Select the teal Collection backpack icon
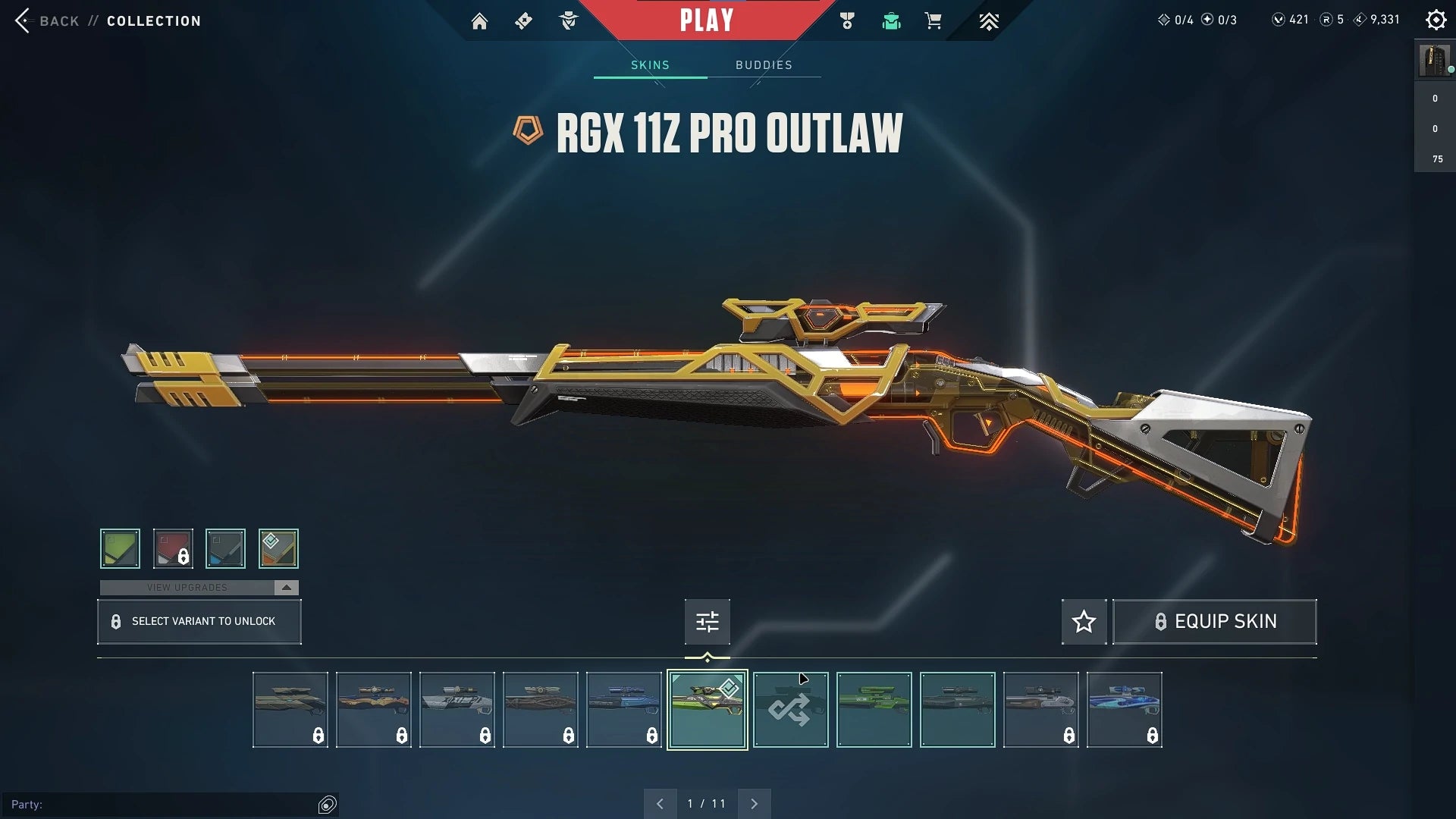The image size is (1456, 819). point(891,21)
